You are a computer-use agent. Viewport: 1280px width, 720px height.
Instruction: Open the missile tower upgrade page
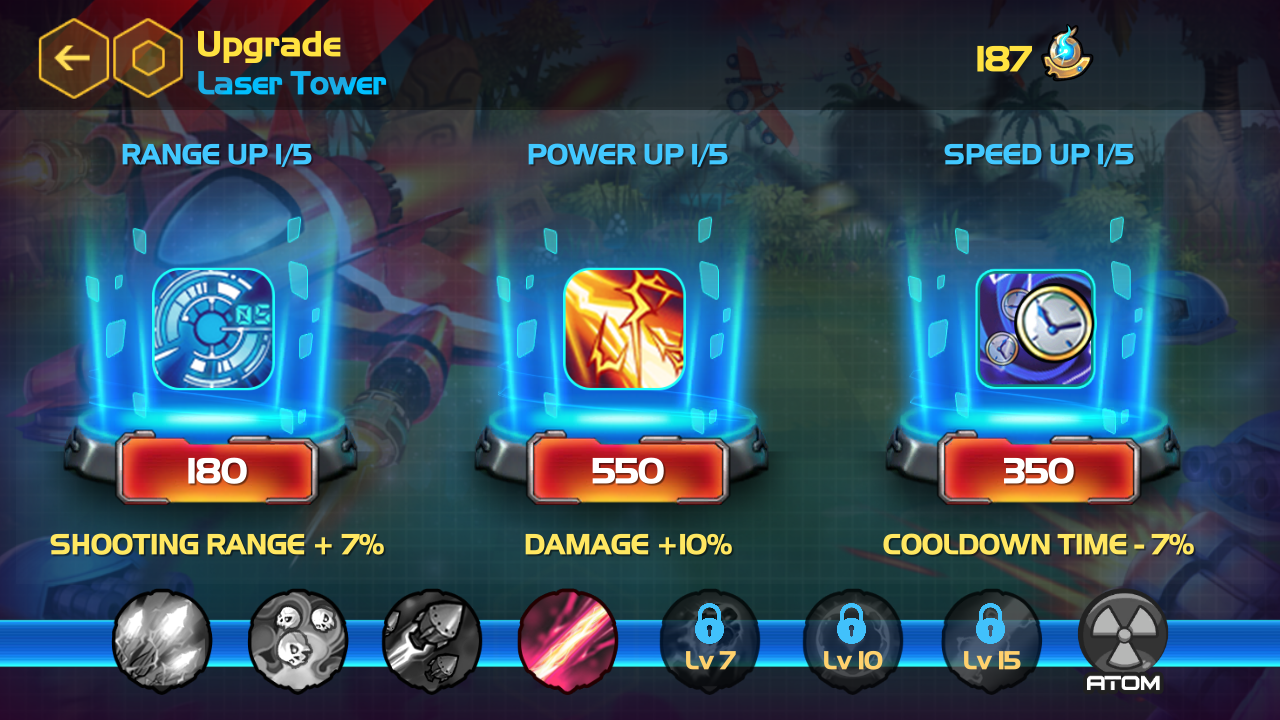point(435,640)
